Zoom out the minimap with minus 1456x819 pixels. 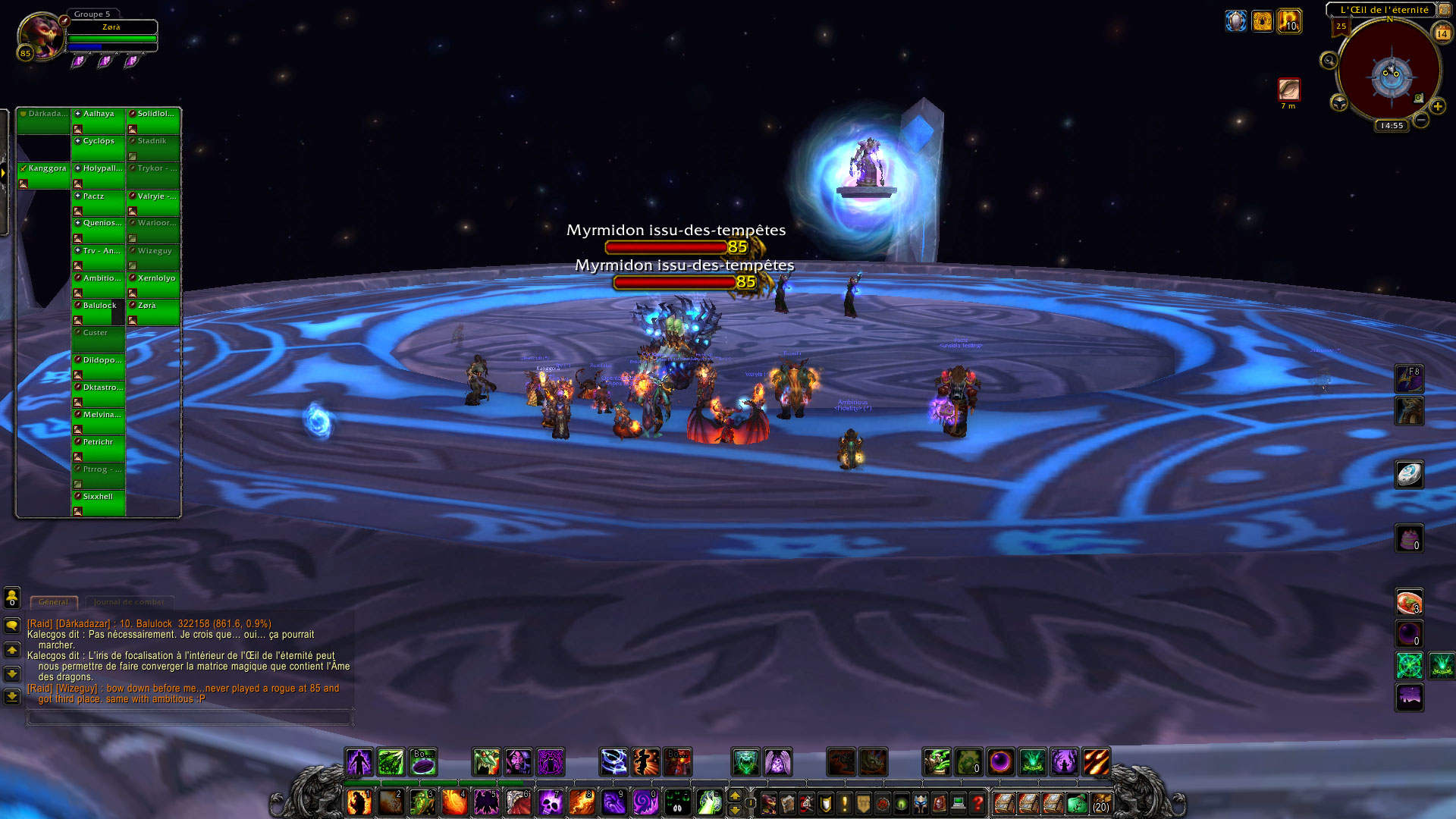tap(1421, 120)
